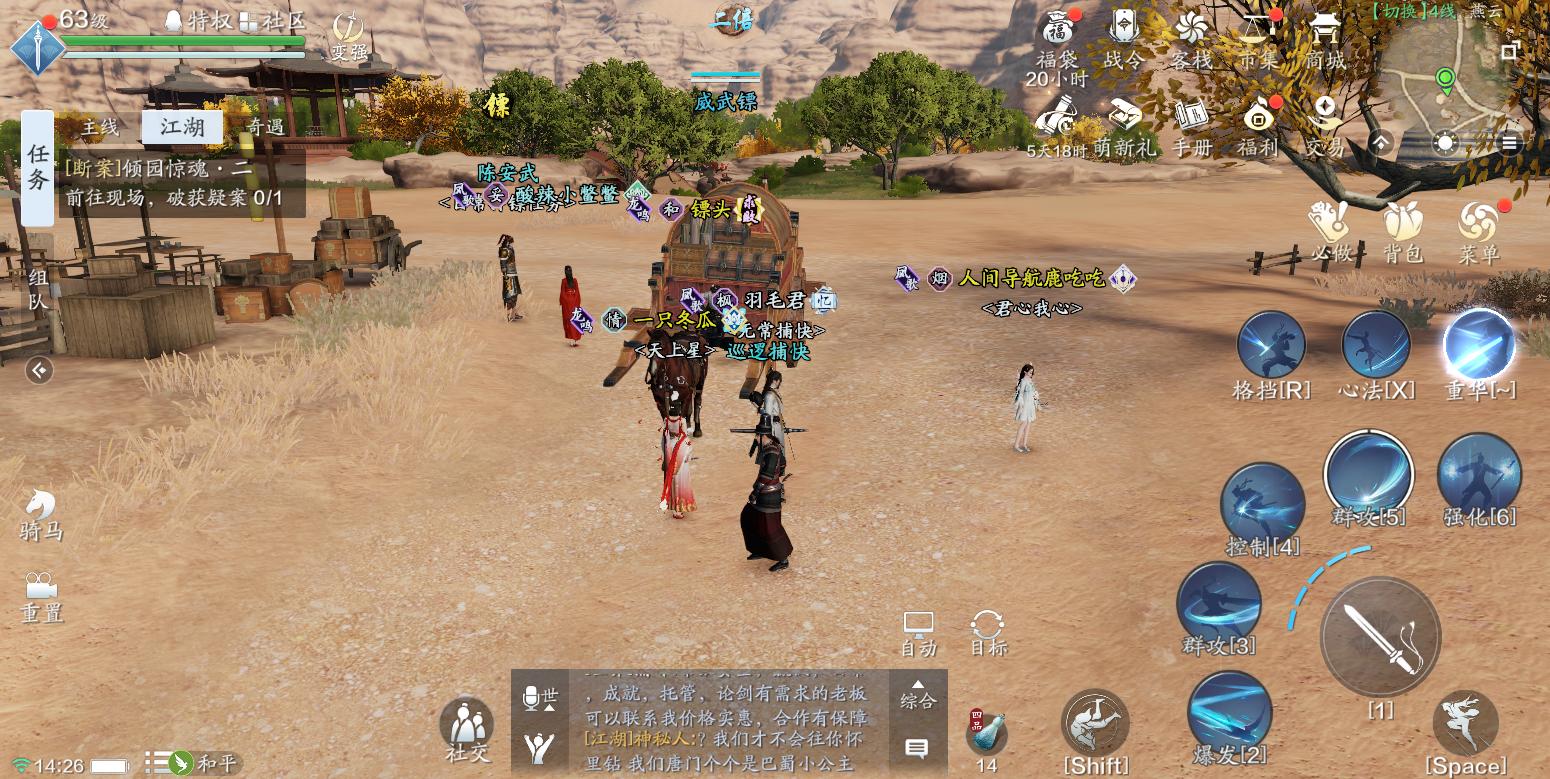Switch to the 江湖 quest tab
The height and width of the screenshot is (779, 1550).
(182, 127)
